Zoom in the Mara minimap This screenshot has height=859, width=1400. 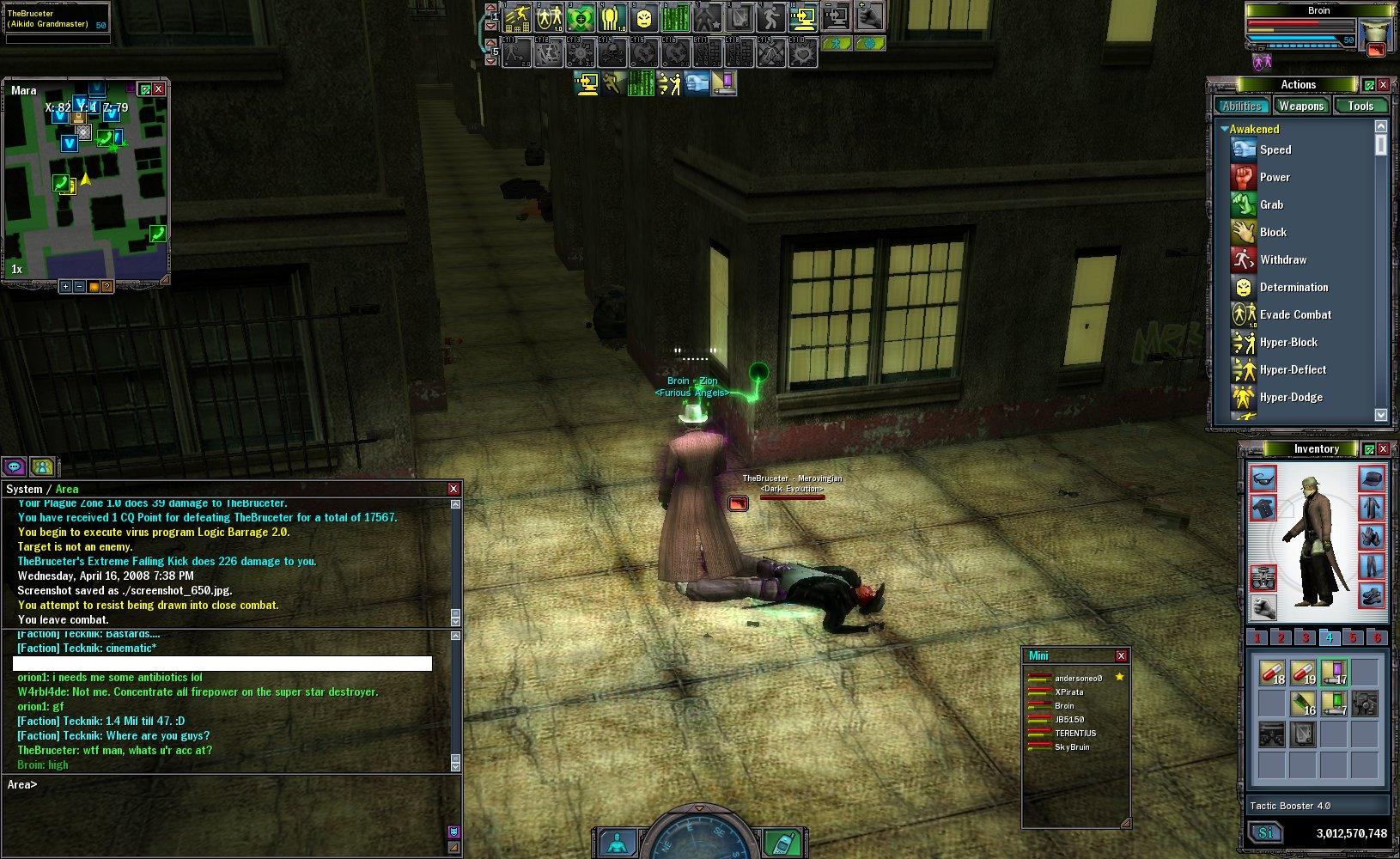click(x=65, y=286)
